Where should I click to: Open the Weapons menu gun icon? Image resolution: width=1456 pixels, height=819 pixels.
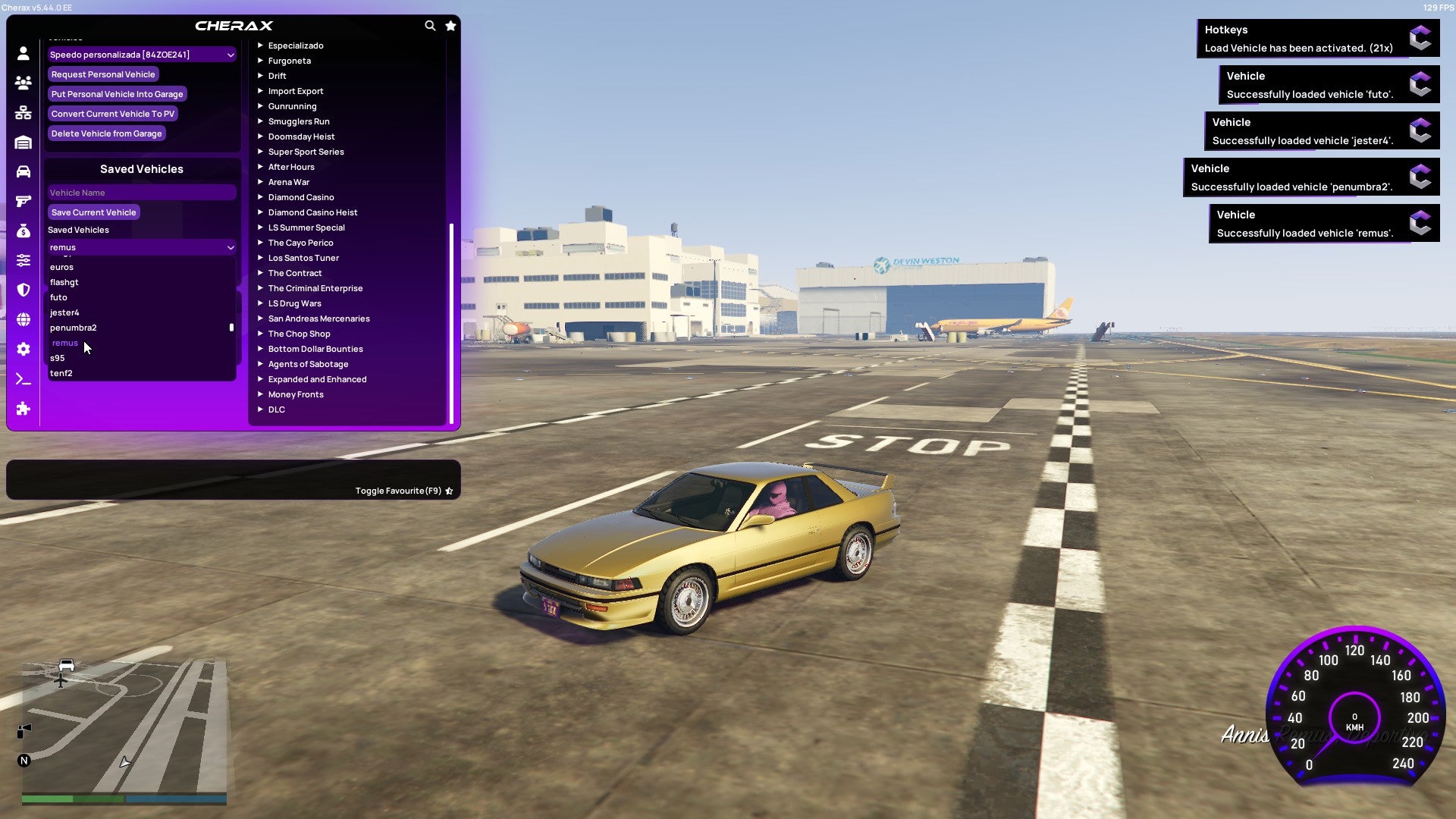tap(23, 200)
